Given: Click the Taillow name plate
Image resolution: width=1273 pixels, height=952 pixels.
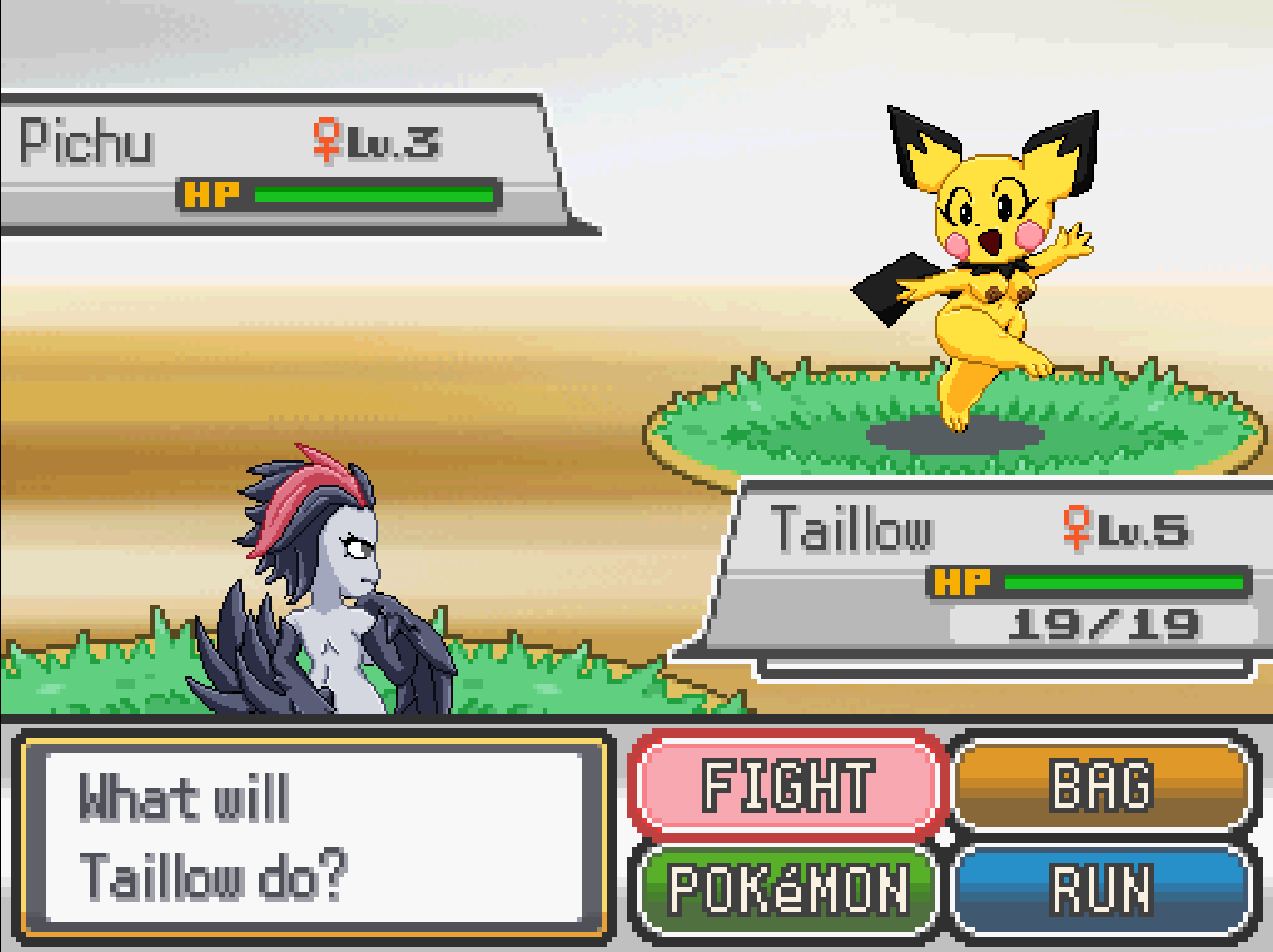Looking at the screenshot, I should tap(853, 531).
